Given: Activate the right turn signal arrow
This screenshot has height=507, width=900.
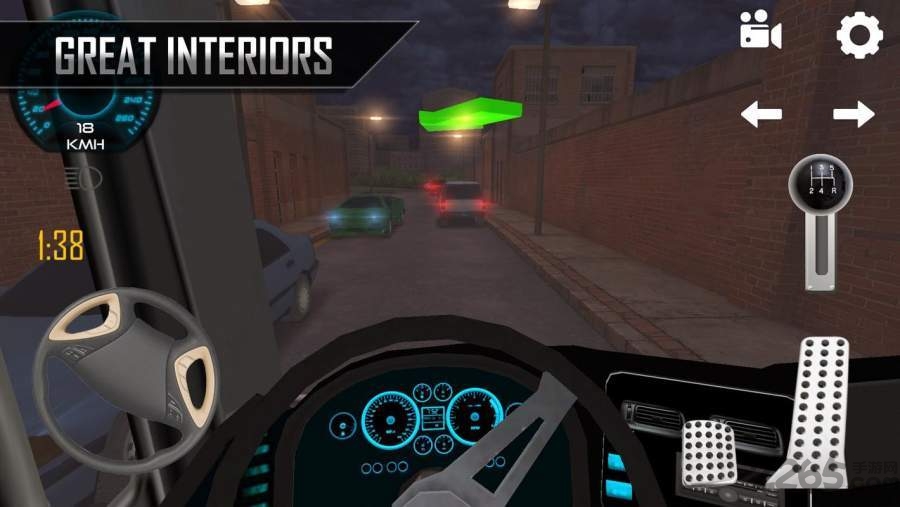Looking at the screenshot, I should pos(853,114).
